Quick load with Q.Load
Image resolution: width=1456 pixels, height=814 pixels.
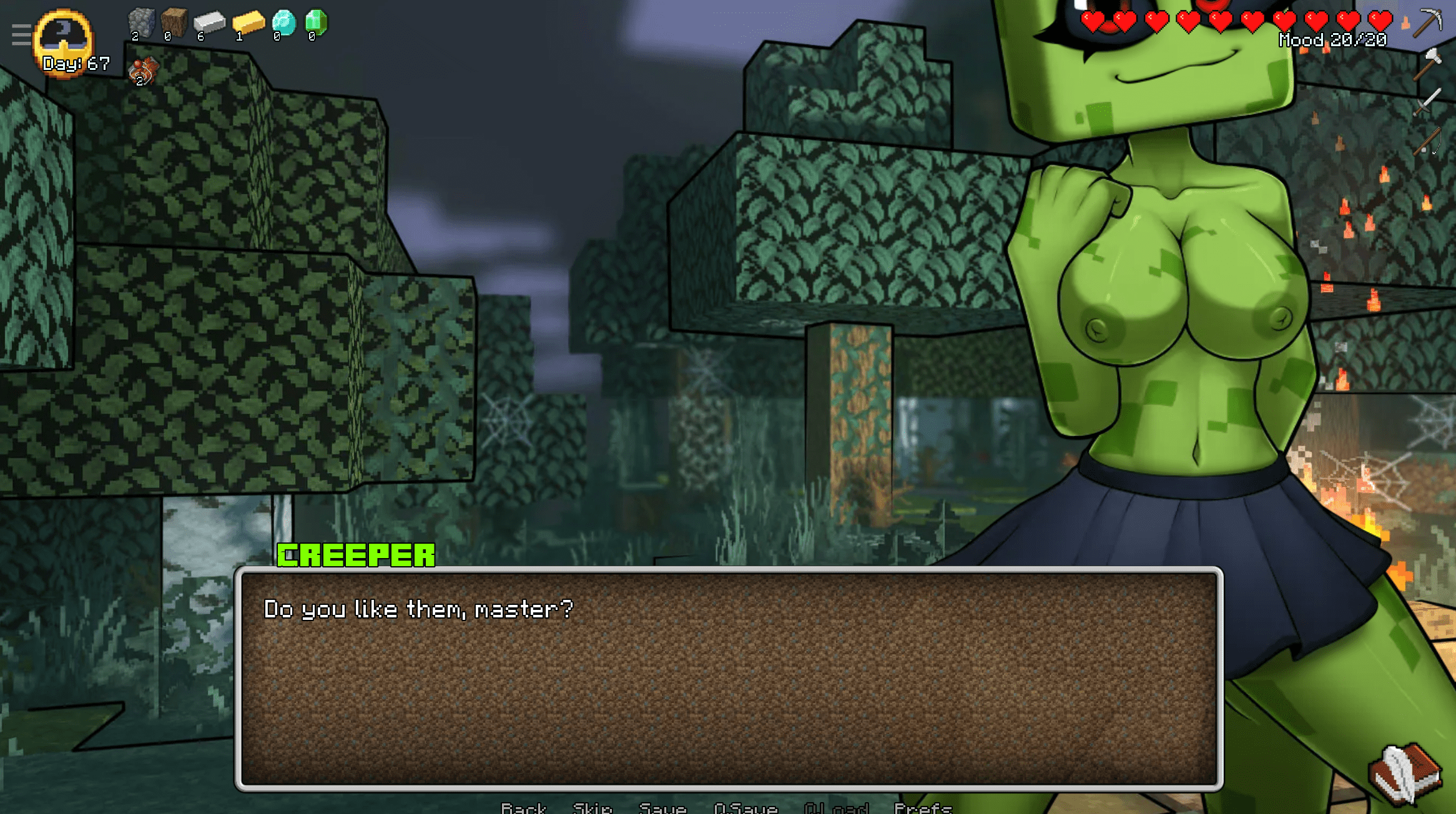pyautogui.click(x=836, y=808)
